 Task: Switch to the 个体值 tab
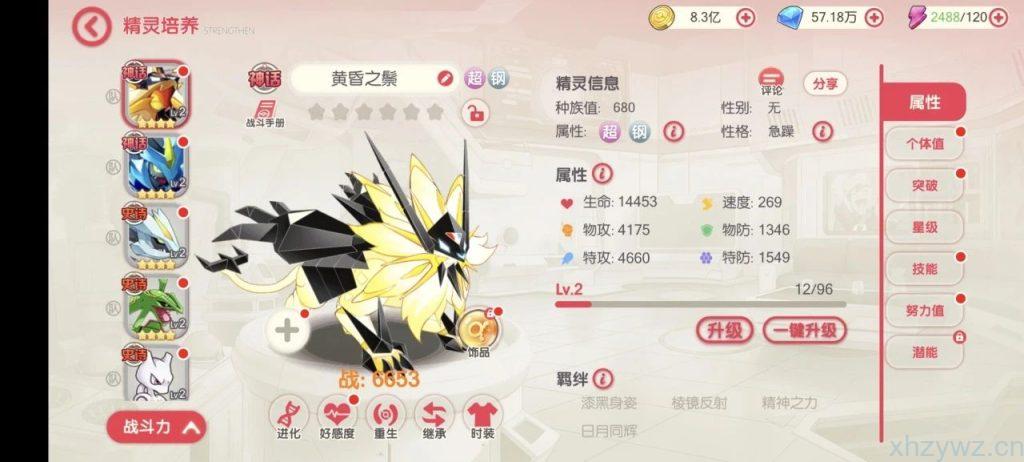click(924, 144)
